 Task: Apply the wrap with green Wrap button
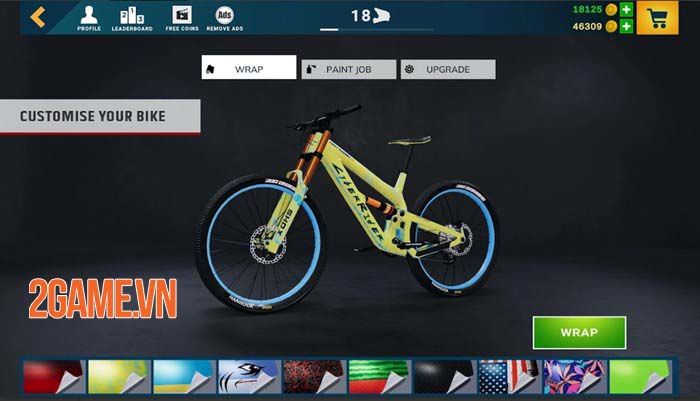579,333
